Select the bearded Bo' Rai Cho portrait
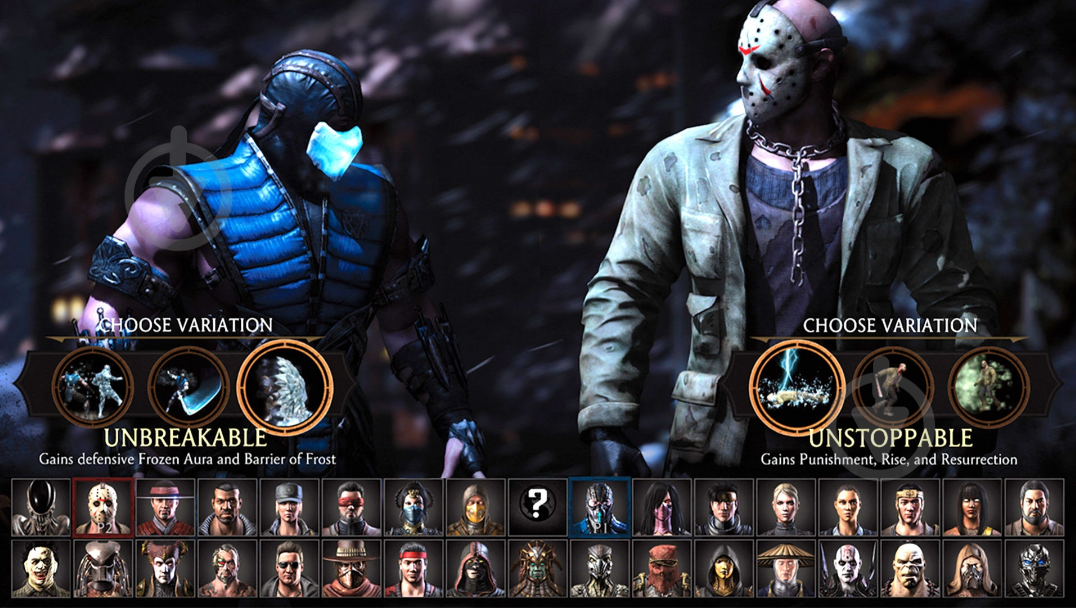1076x609 pixels. tap(1033, 507)
